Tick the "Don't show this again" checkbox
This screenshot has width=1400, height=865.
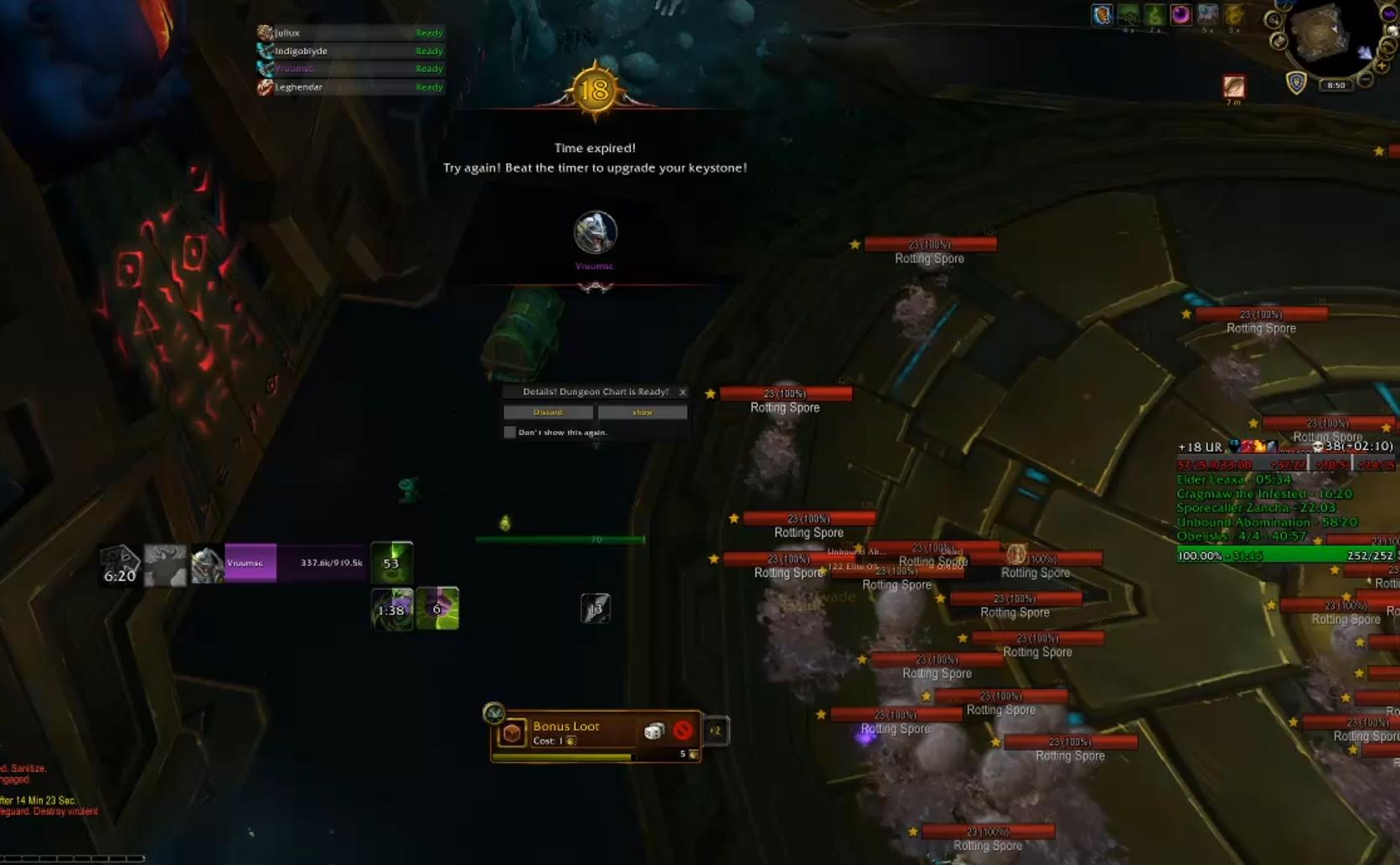[509, 432]
